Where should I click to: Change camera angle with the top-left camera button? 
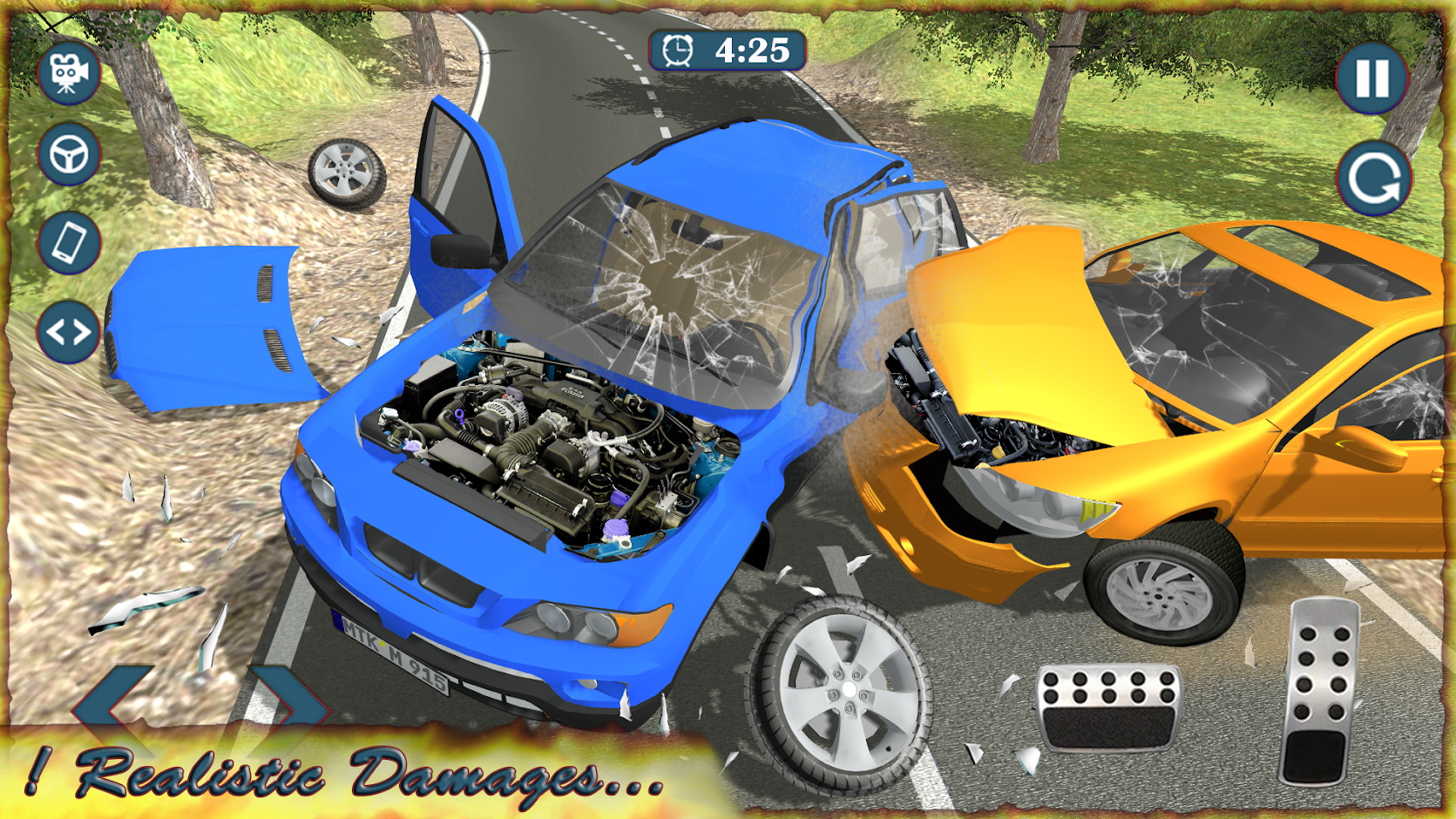point(70,74)
